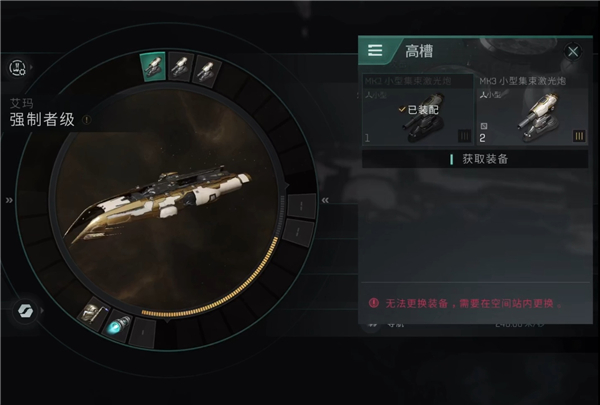Image resolution: width=600 pixels, height=405 pixels.
Task: Open the ship settings icon above 艾玛
Action: [x=18, y=68]
